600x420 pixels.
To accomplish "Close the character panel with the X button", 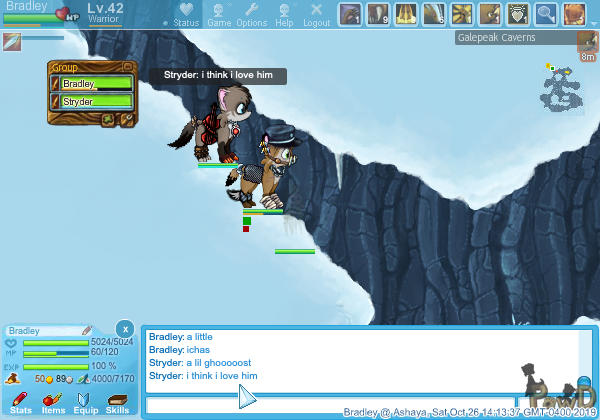I will [x=123, y=328].
